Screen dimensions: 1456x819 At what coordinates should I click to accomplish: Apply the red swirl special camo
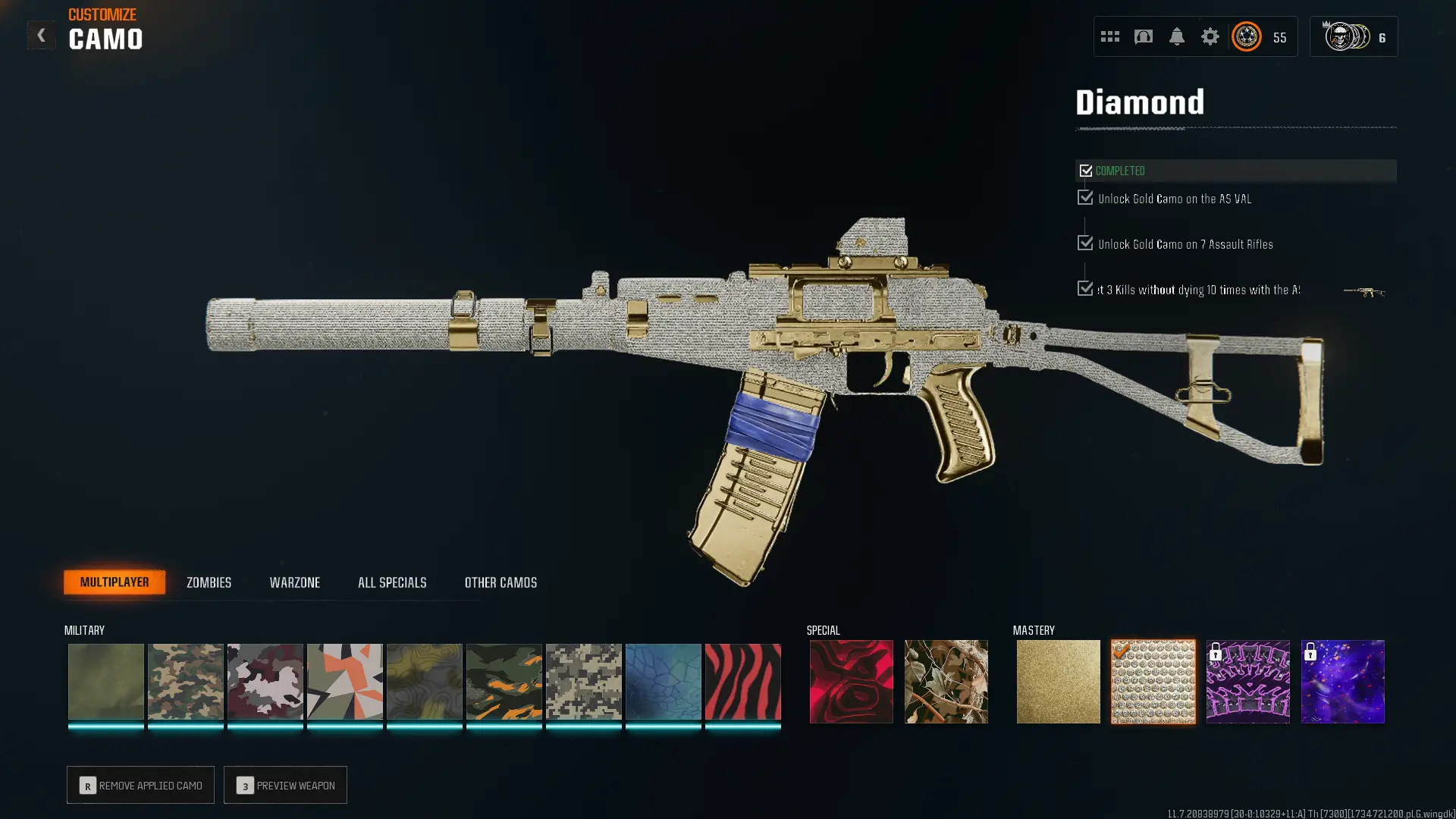(x=851, y=681)
